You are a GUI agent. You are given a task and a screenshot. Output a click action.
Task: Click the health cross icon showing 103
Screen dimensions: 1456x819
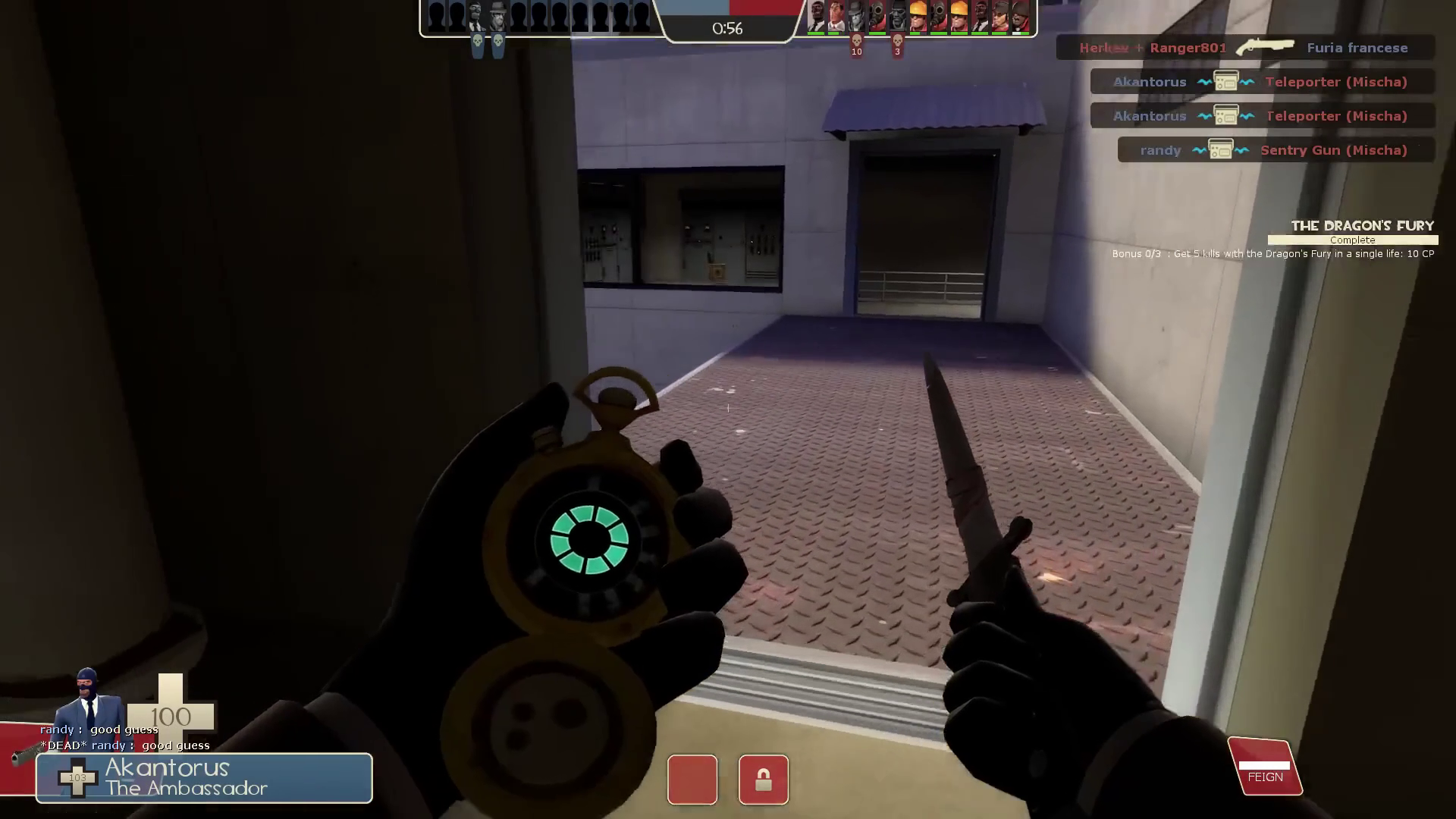[78, 778]
